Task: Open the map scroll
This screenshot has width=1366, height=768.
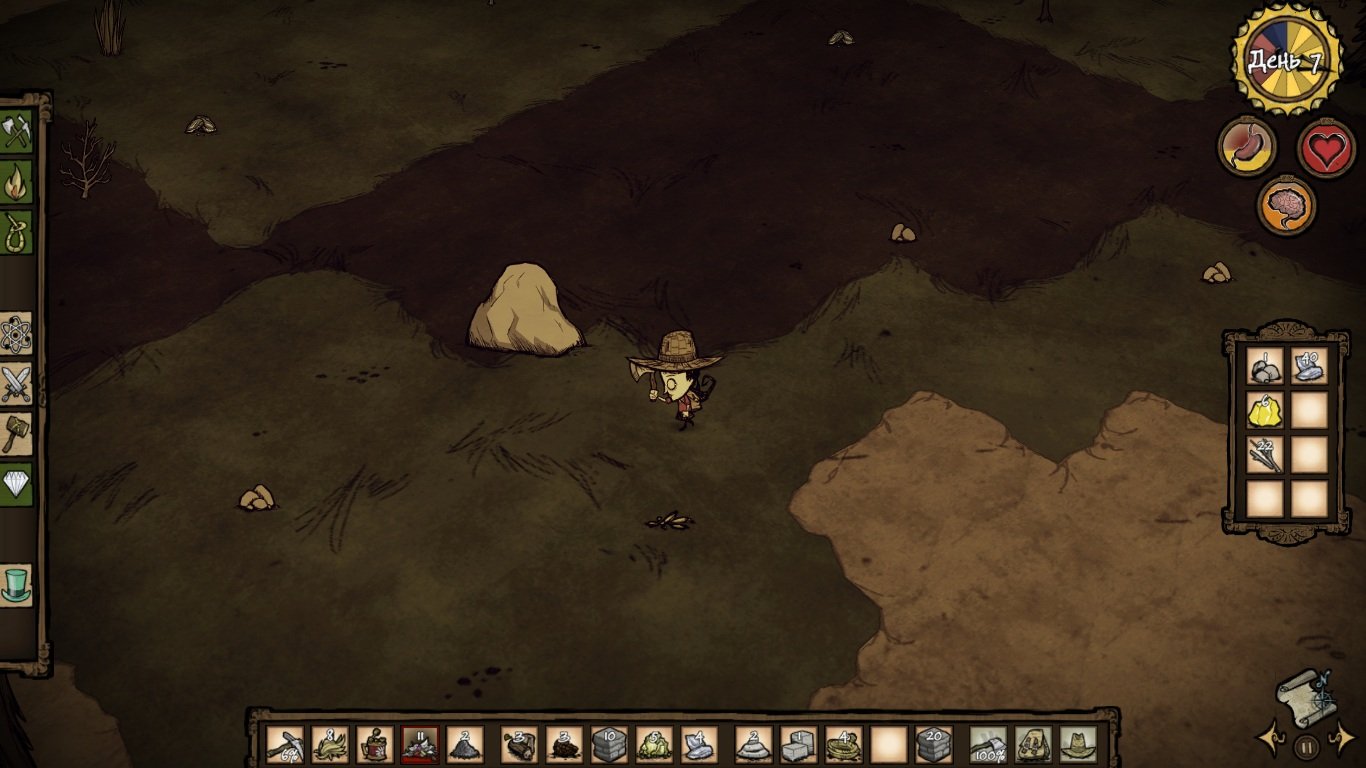Action: 1305,696
